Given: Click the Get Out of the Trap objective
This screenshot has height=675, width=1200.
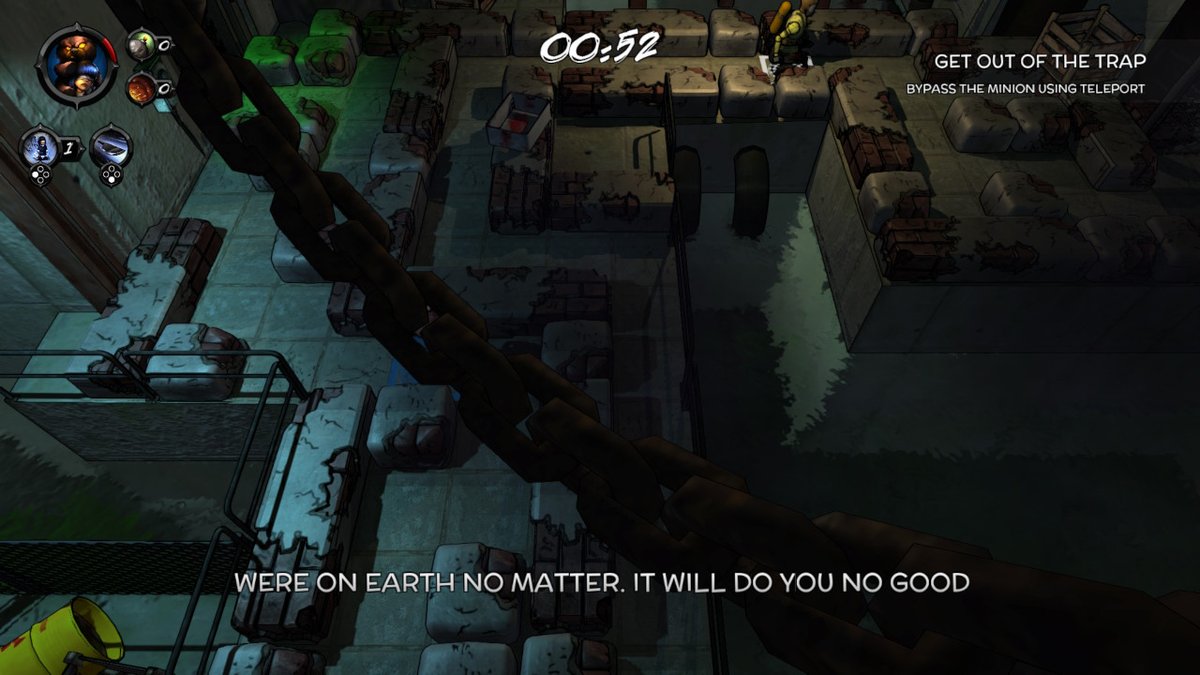Looking at the screenshot, I should 1040,61.
